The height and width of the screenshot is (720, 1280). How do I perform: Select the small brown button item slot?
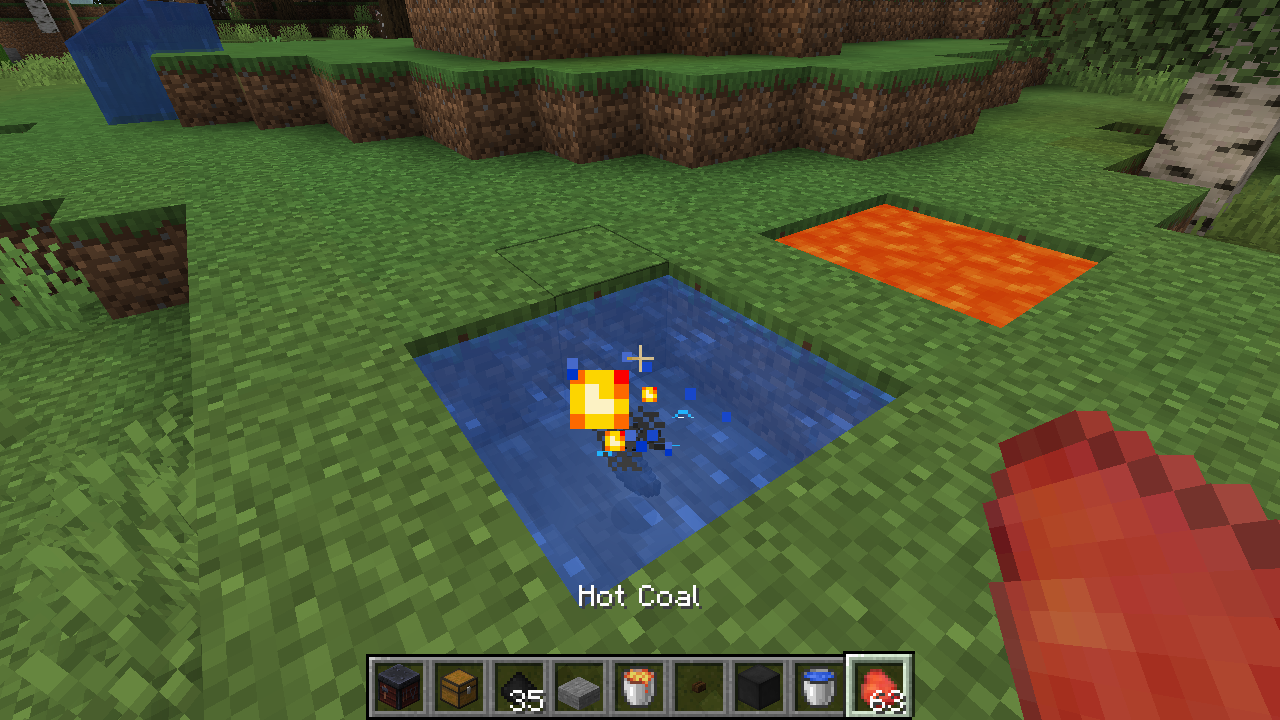pos(700,687)
